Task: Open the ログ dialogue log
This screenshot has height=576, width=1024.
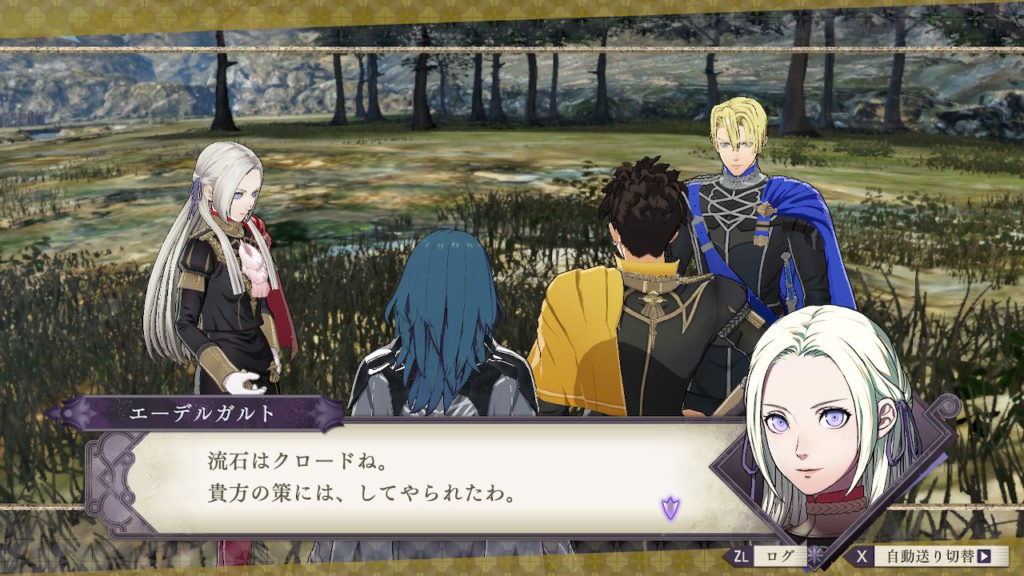Action: pos(766,556)
